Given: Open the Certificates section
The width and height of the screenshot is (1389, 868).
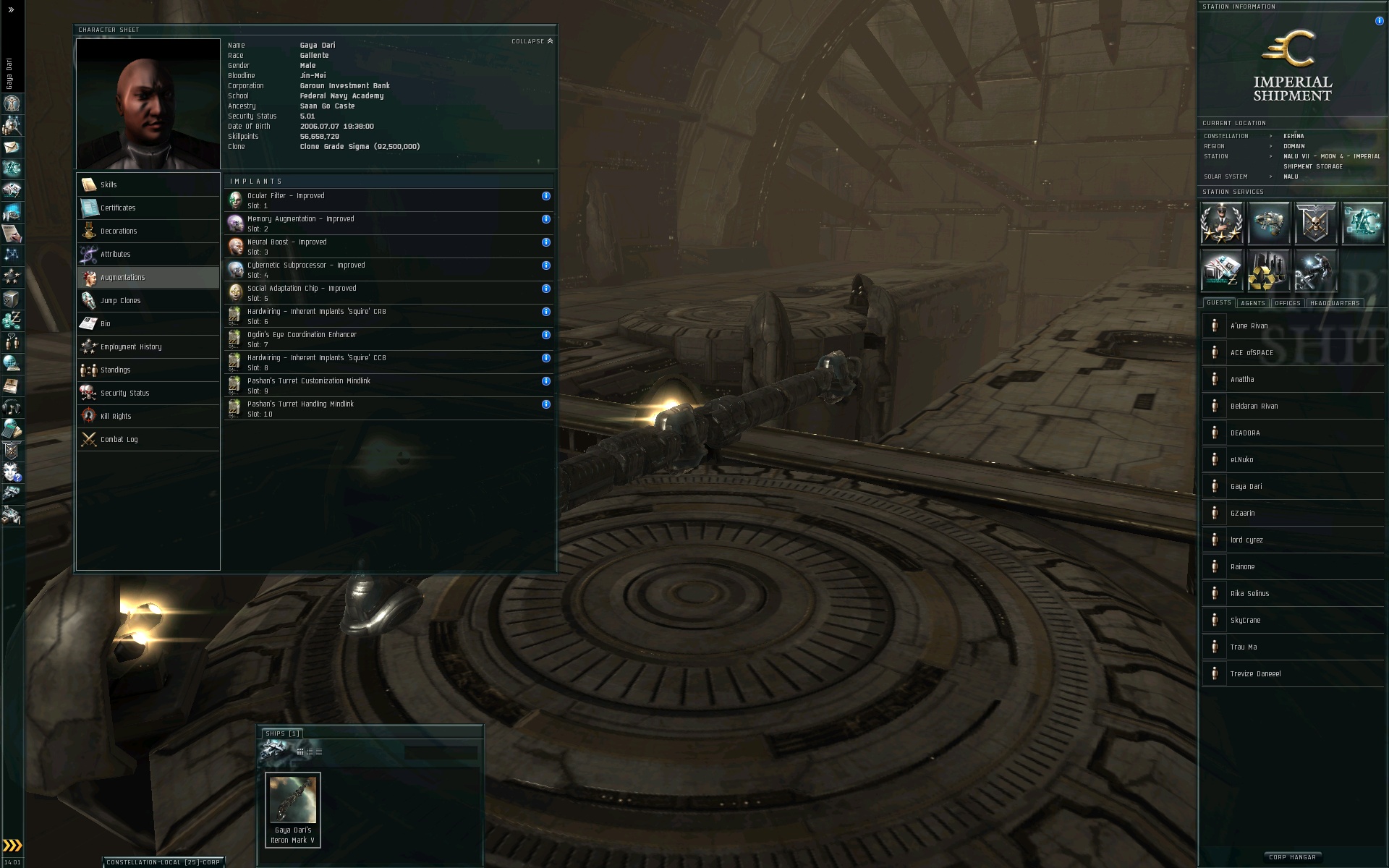Looking at the screenshot, I should 118,208.
